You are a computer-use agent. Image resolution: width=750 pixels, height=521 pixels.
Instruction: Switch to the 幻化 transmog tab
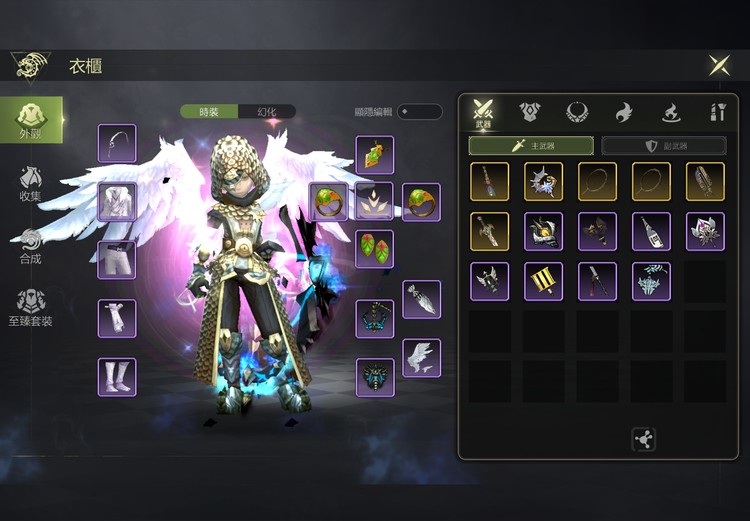pos(267,112)
